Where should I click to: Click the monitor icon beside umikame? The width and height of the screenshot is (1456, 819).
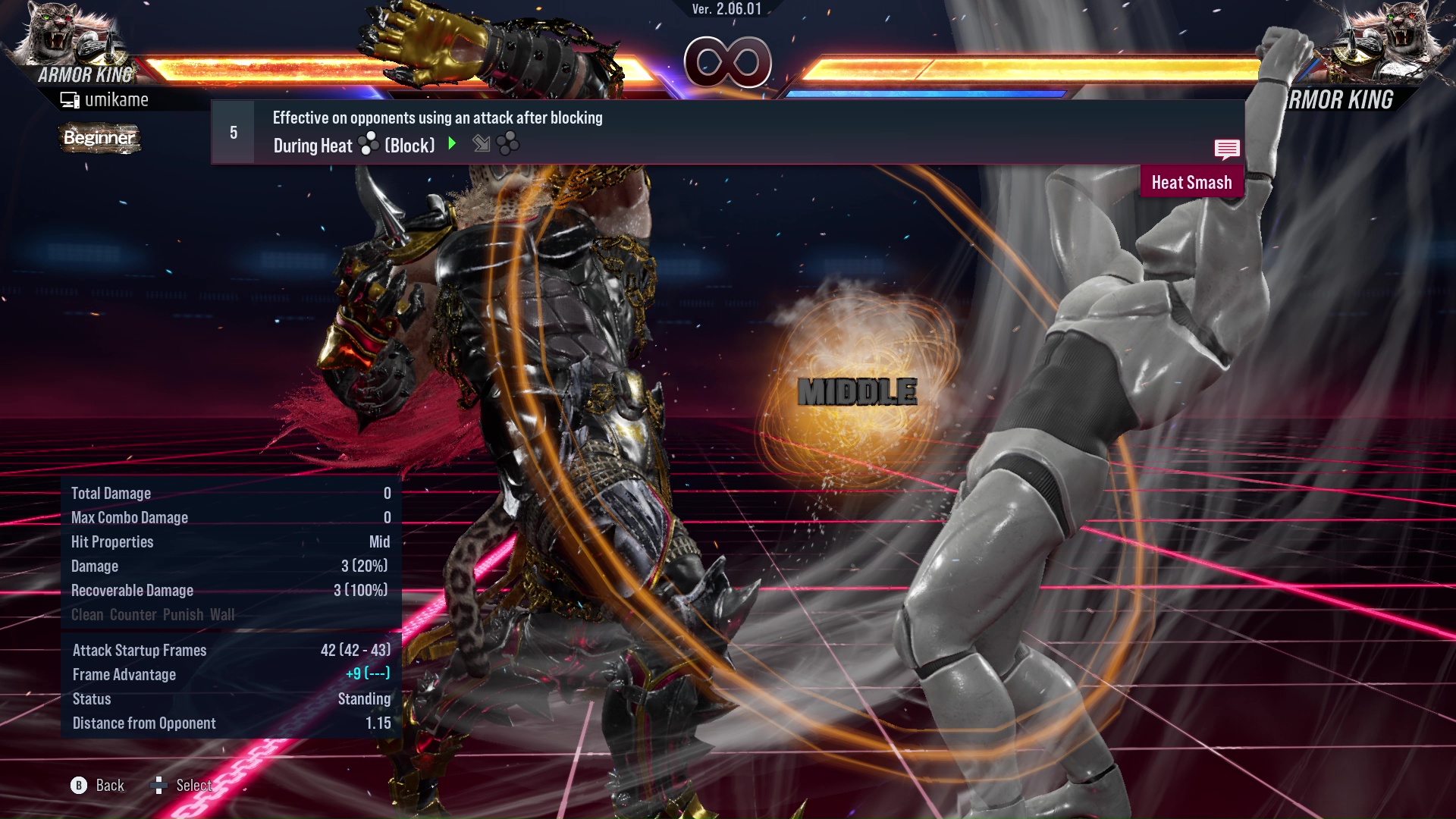pyautogui.click(x=68, y=99)
